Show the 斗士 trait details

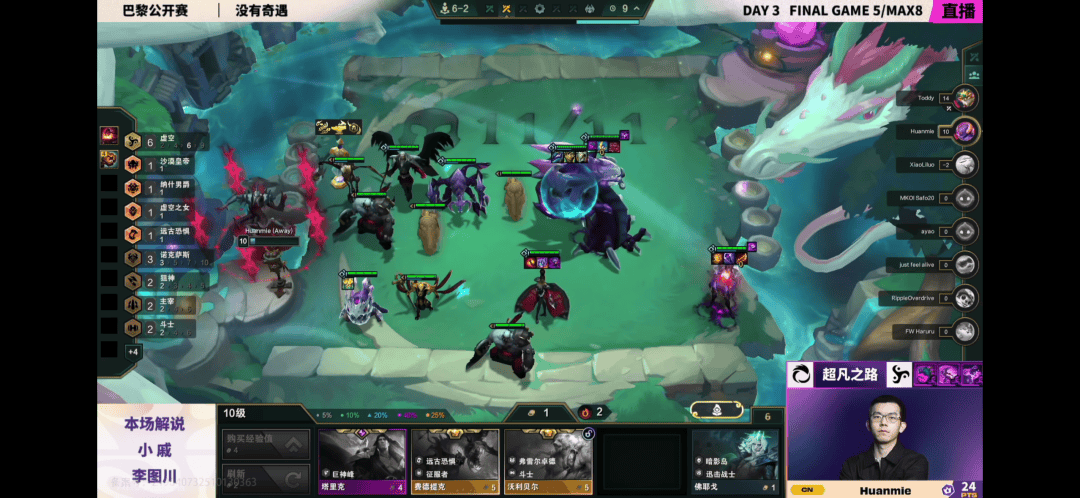pyautogui.click(x=162, y=328)
